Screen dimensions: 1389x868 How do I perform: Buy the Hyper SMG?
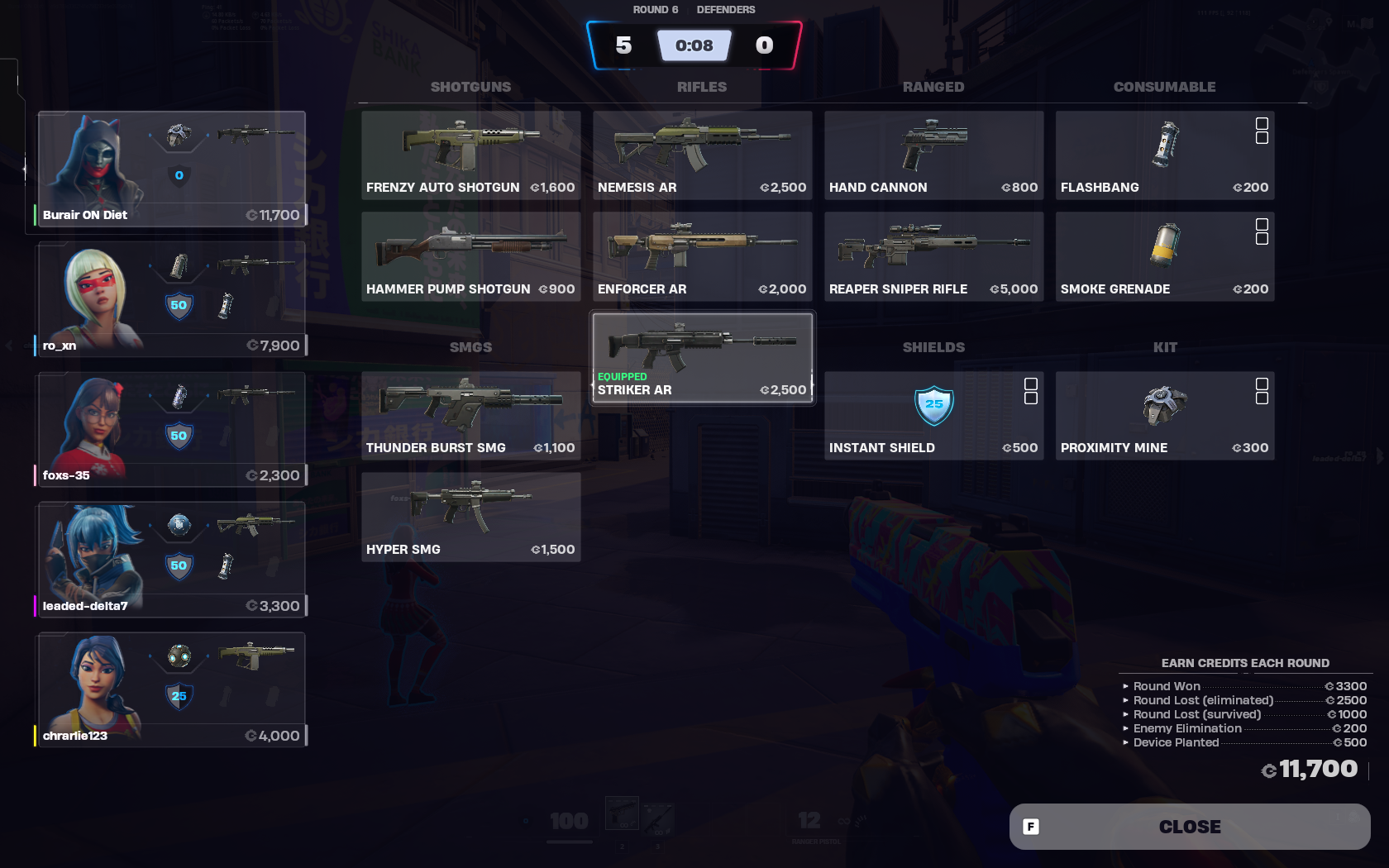470,515
